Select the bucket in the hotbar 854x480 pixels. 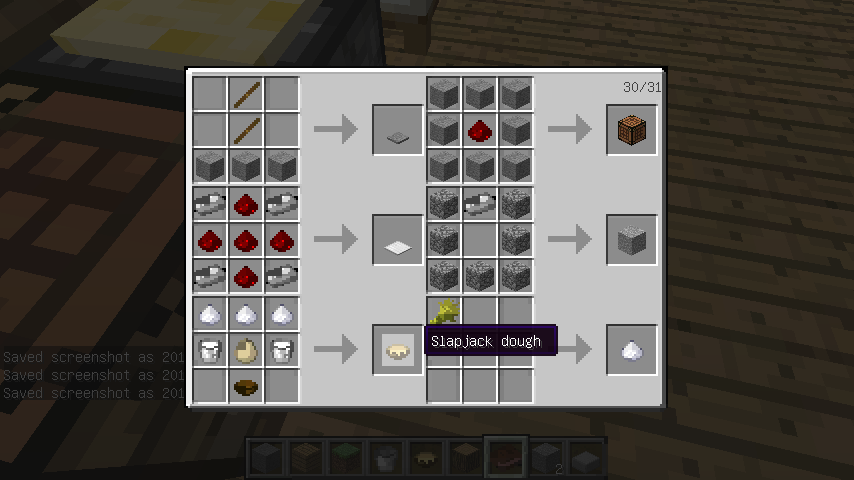tap(387, 459)
